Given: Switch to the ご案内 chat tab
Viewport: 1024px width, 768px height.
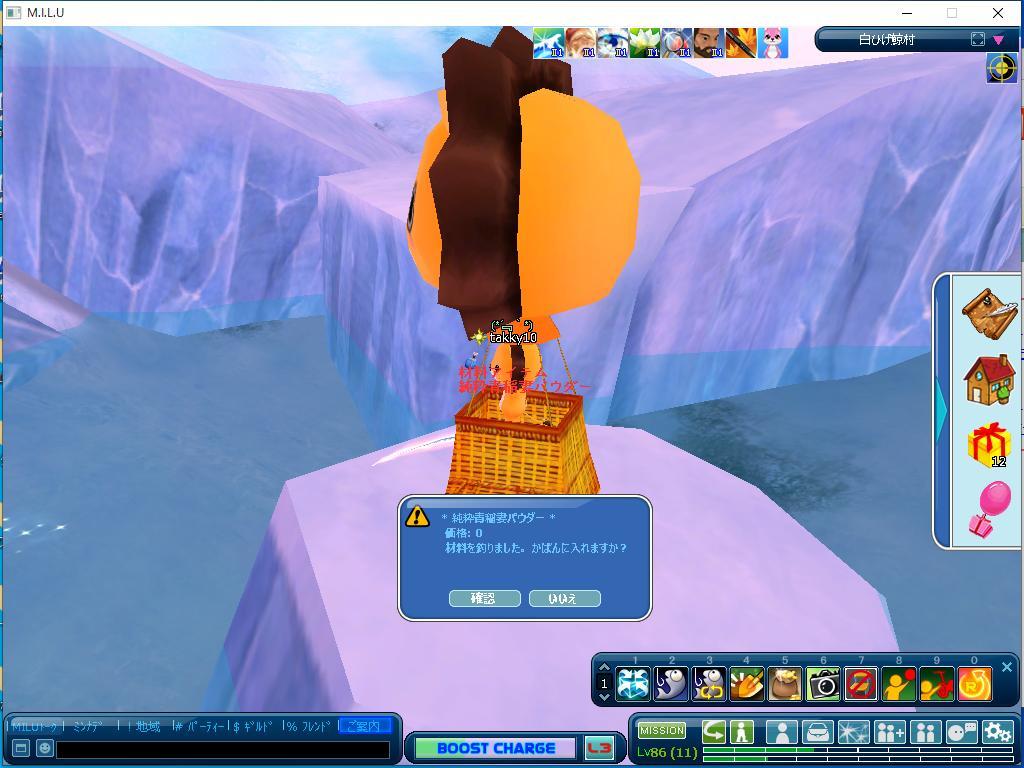Looking at the screenshot, I should pos(364,726).
